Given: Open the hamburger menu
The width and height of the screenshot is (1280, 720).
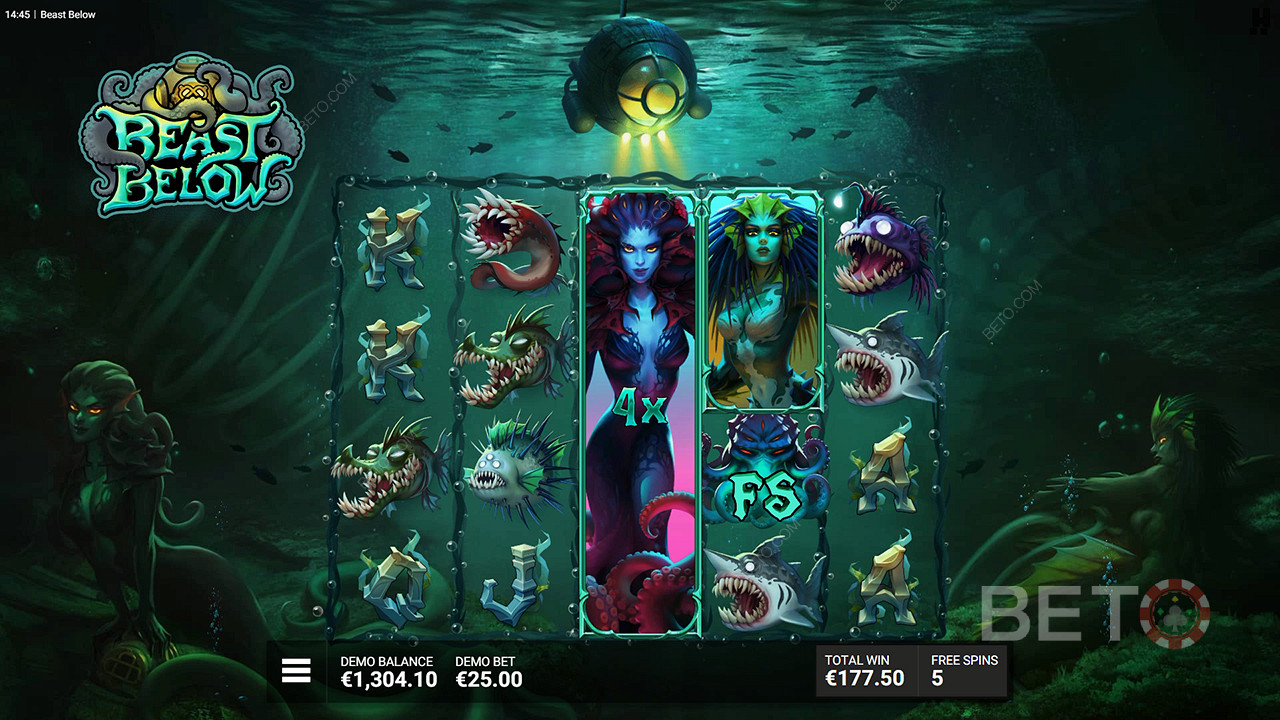Looking at the screenshot, I should coord(296,671).
